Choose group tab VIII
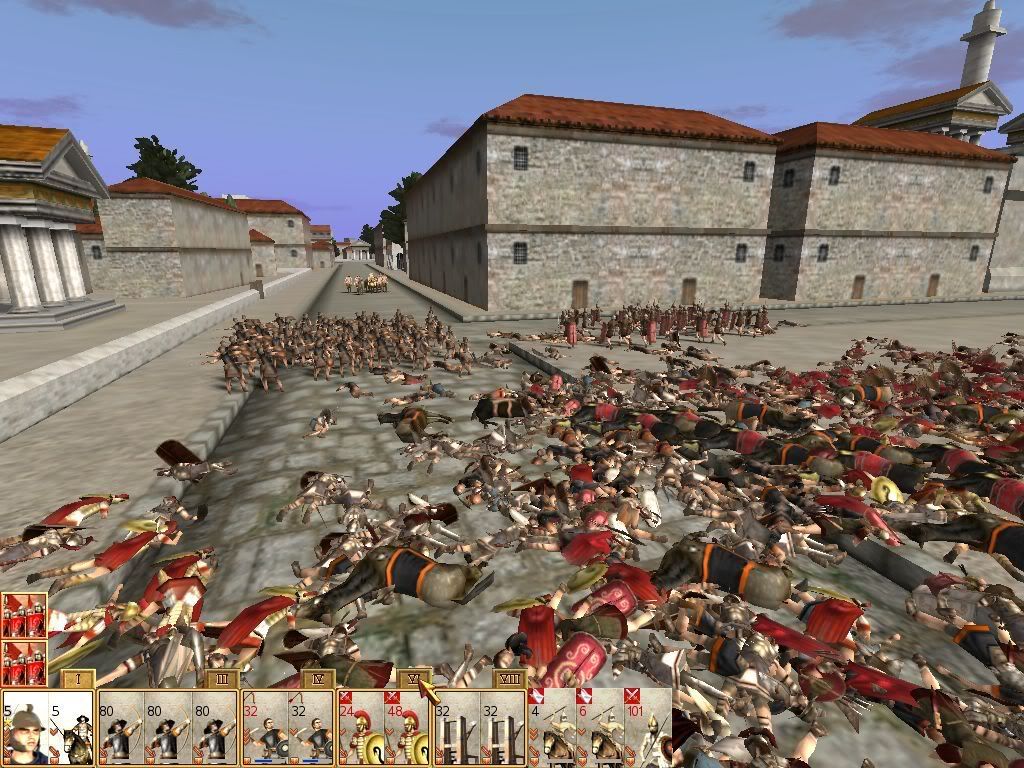Image resolution: width=1024 pixels, height=768 pixels. [509, 680]
